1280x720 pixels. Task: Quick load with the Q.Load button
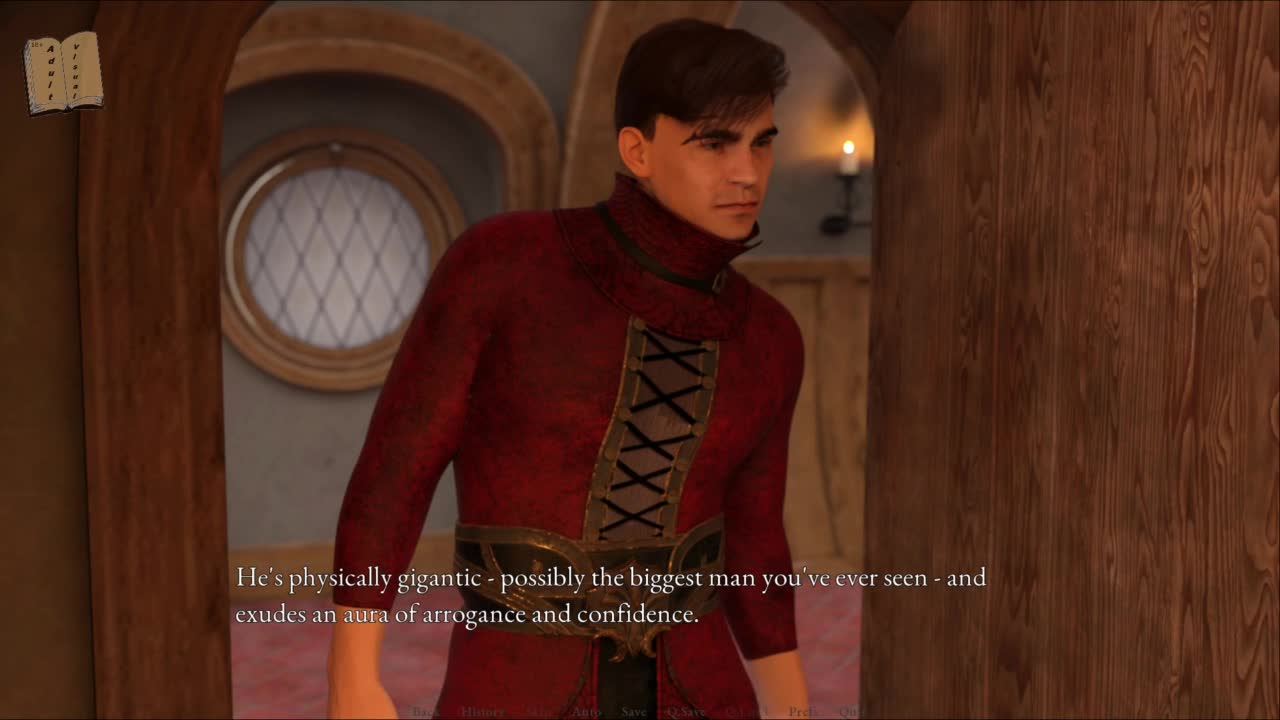(747, 712)
